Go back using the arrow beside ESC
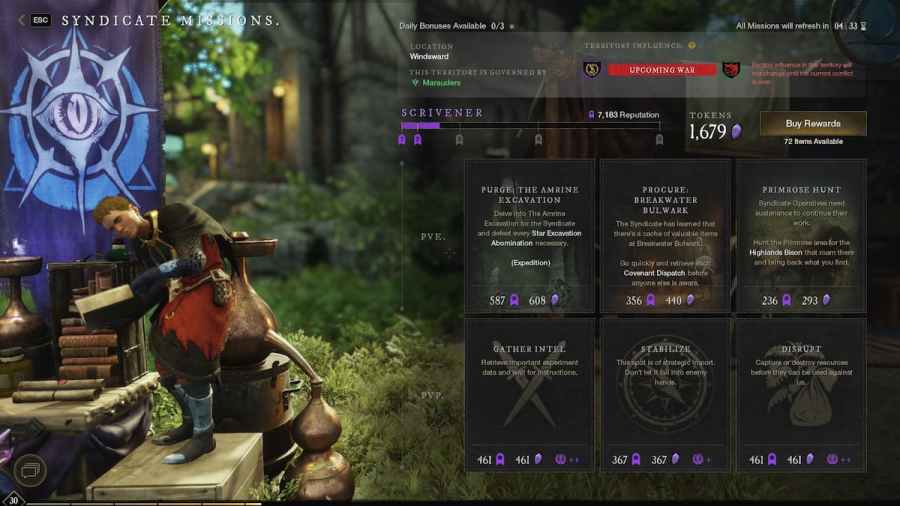900x506 pixels. pos(22,20)
